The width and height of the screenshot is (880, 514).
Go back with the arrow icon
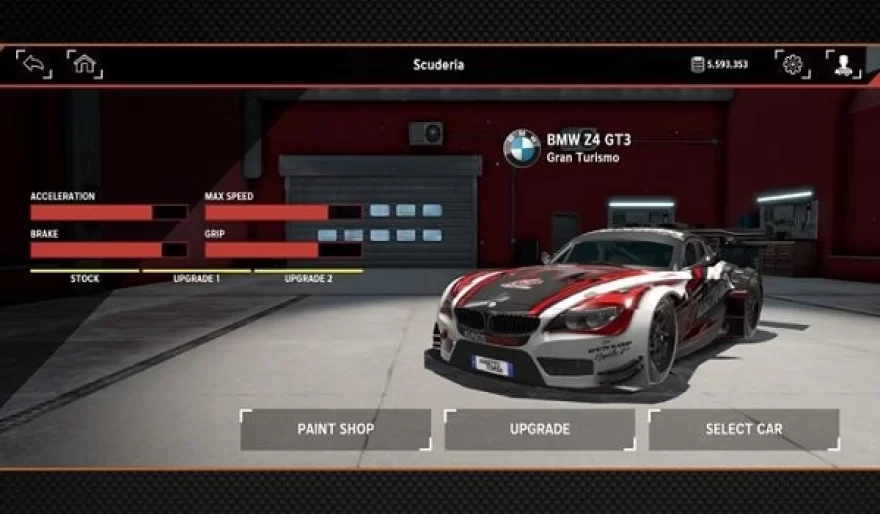coord(33,65)
